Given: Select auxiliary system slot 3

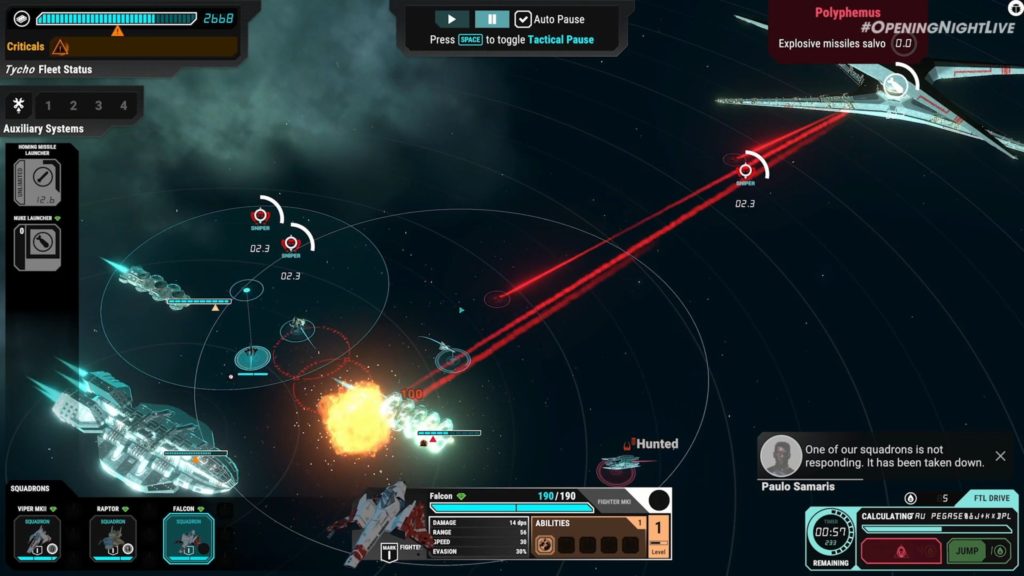Looking at the screenshot, I should [x=99, y=105].
